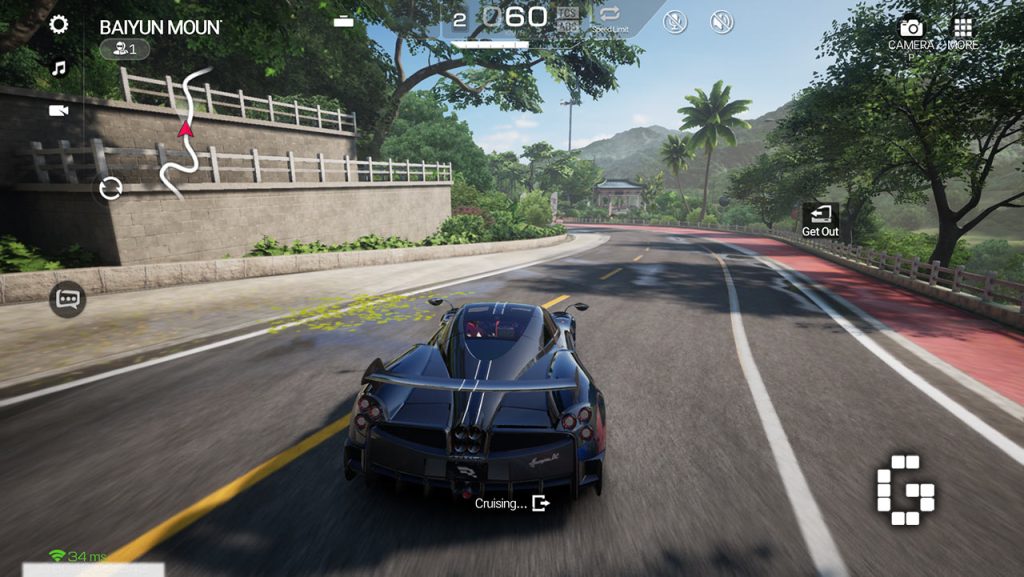Toggle the Speed Limit button
The image size is (1024, 577).
pos(609,18)
